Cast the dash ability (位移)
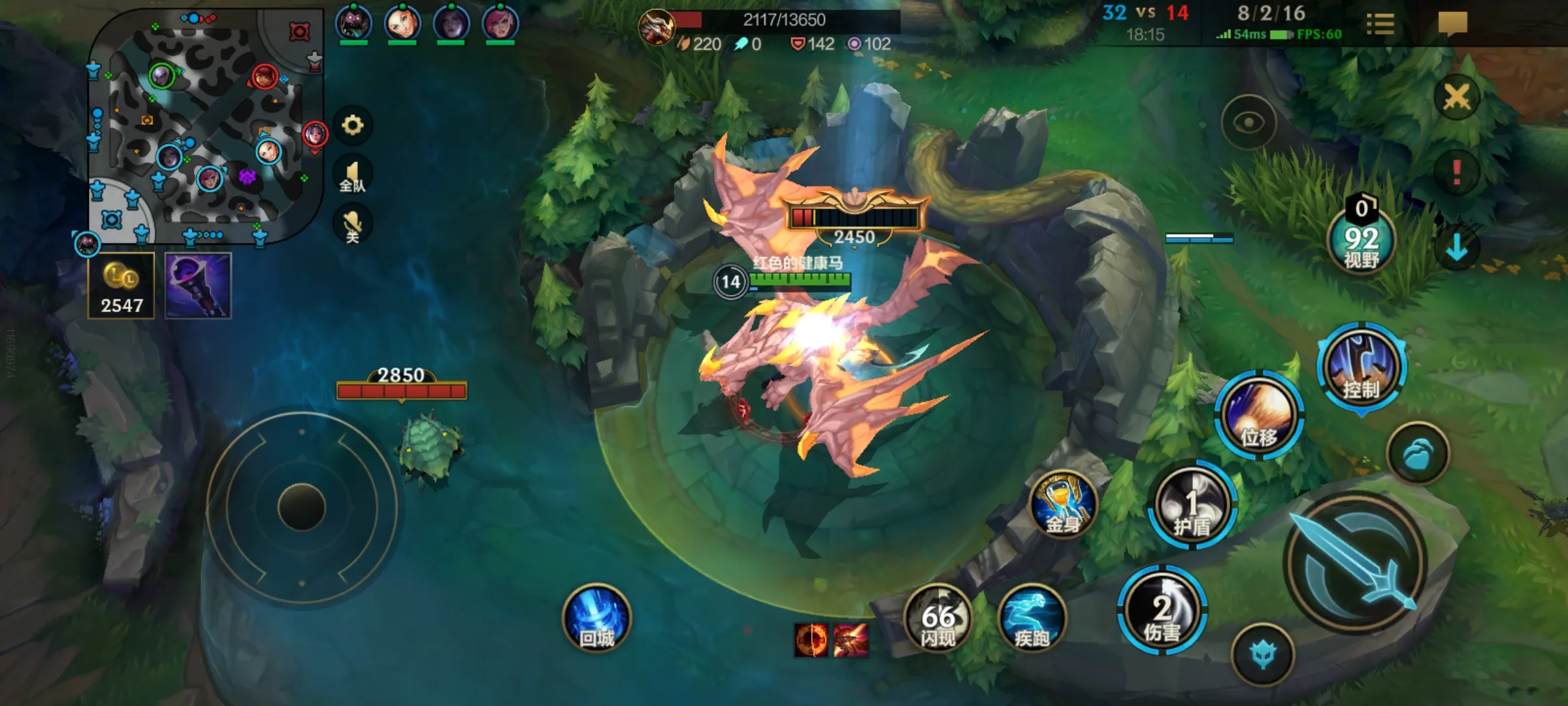This screenshot has height=706, width=1568. 1259,415
